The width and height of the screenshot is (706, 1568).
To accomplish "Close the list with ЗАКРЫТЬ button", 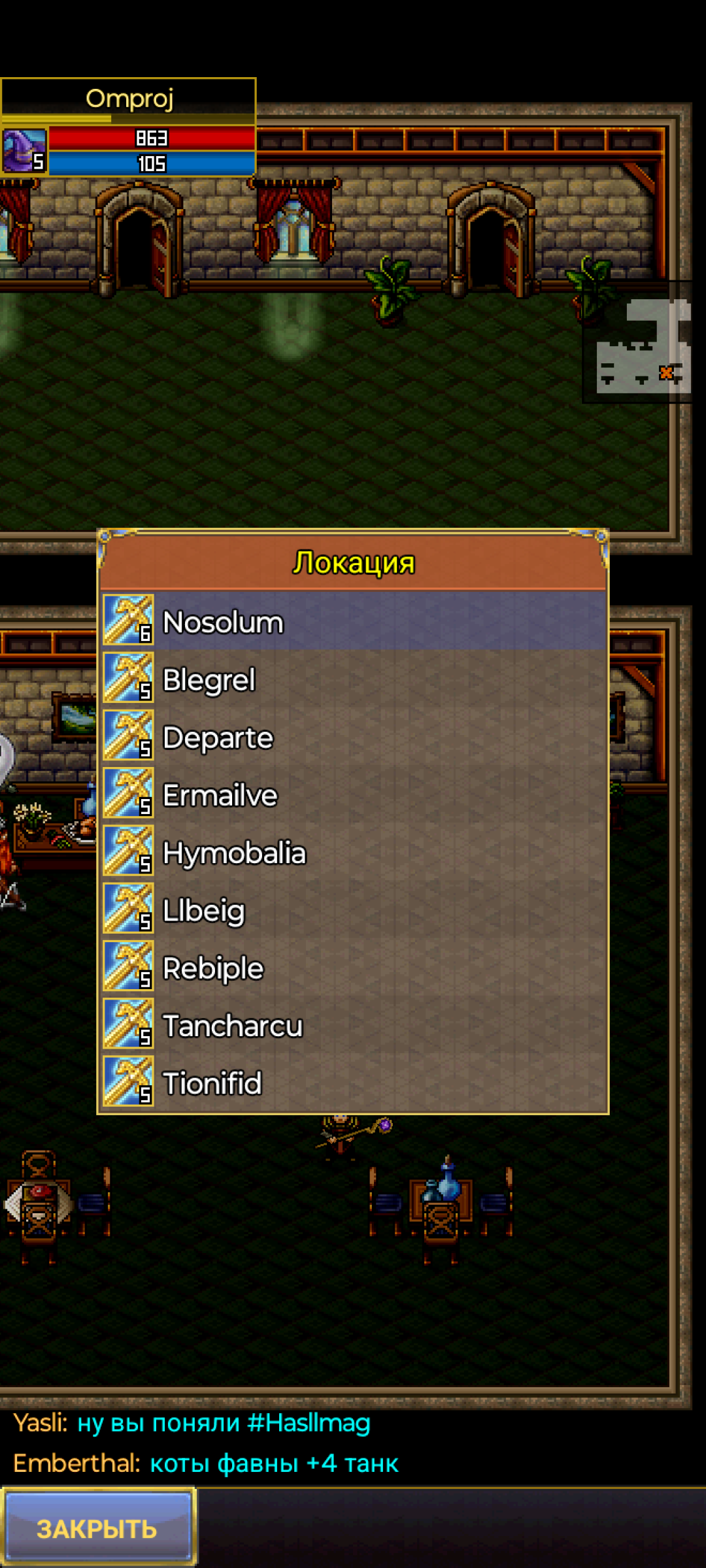I will tap(98, 1528).
